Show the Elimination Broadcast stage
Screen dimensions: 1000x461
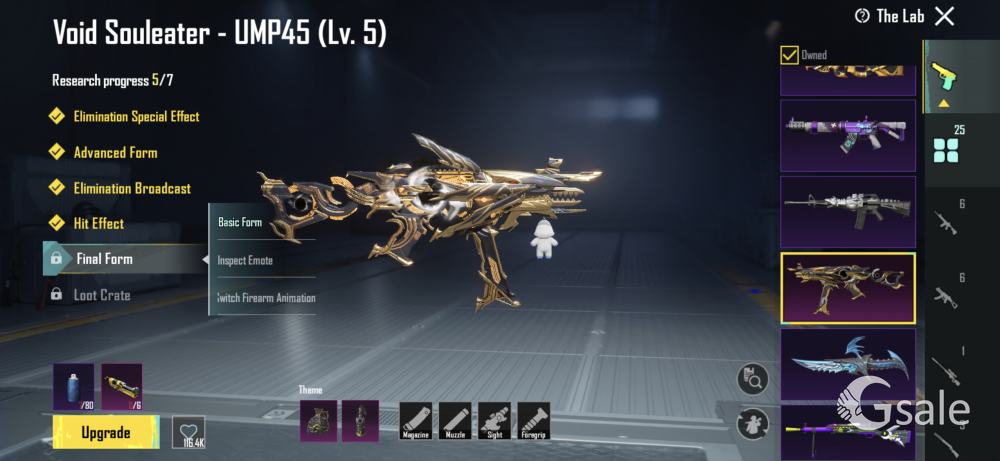click(131, 189)
